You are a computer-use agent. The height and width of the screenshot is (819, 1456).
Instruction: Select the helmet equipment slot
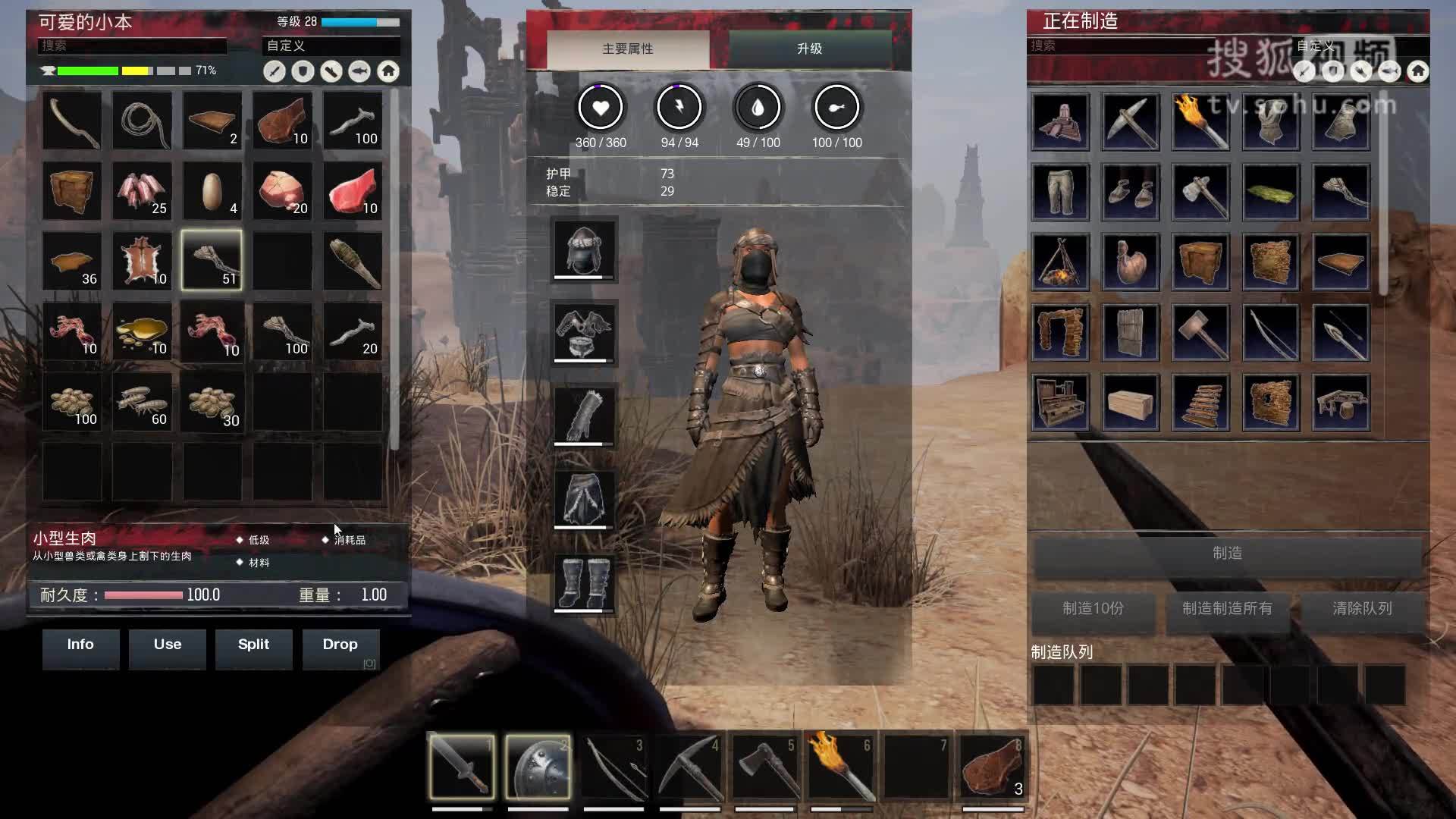[584, 249]
